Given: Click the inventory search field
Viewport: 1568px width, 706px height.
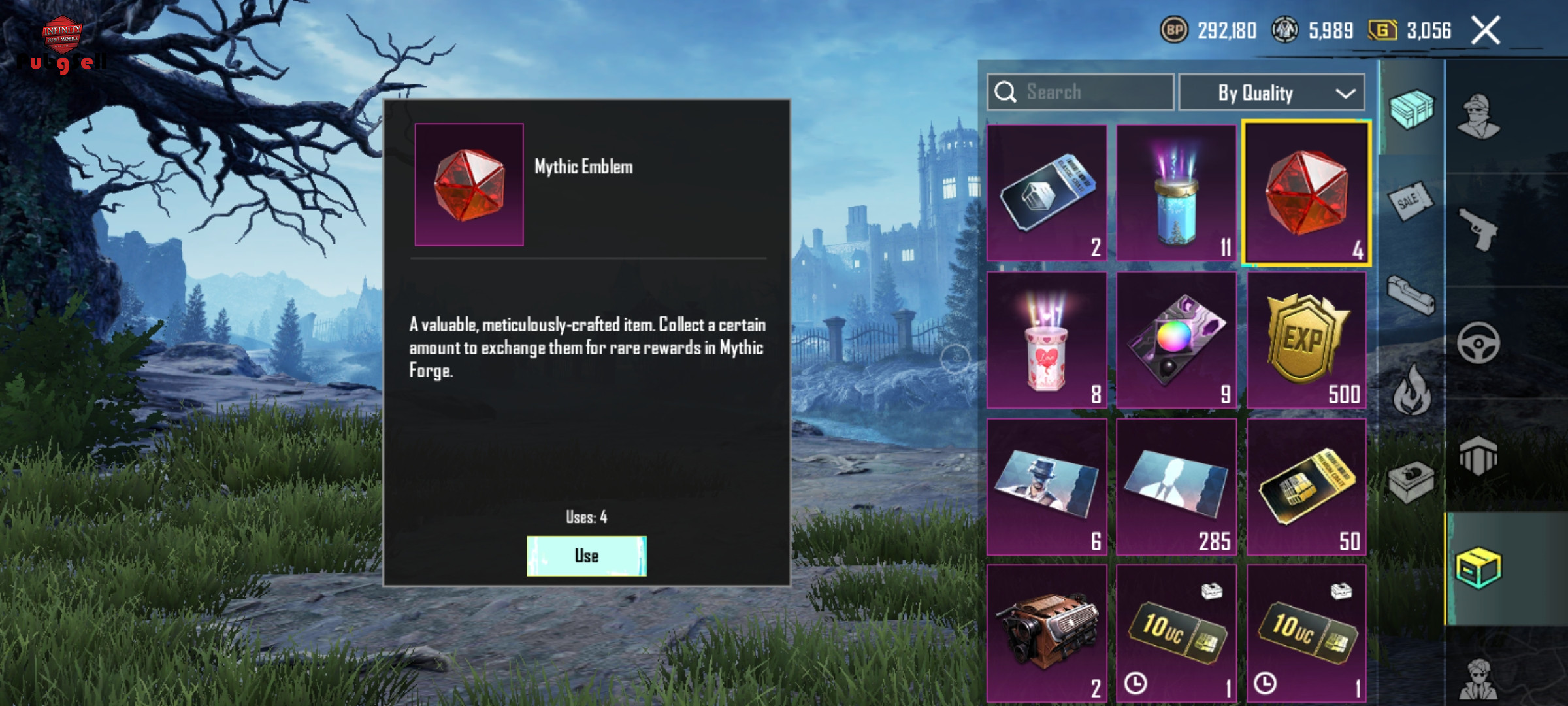Looking at the screenshot, I should (1081, 92).
